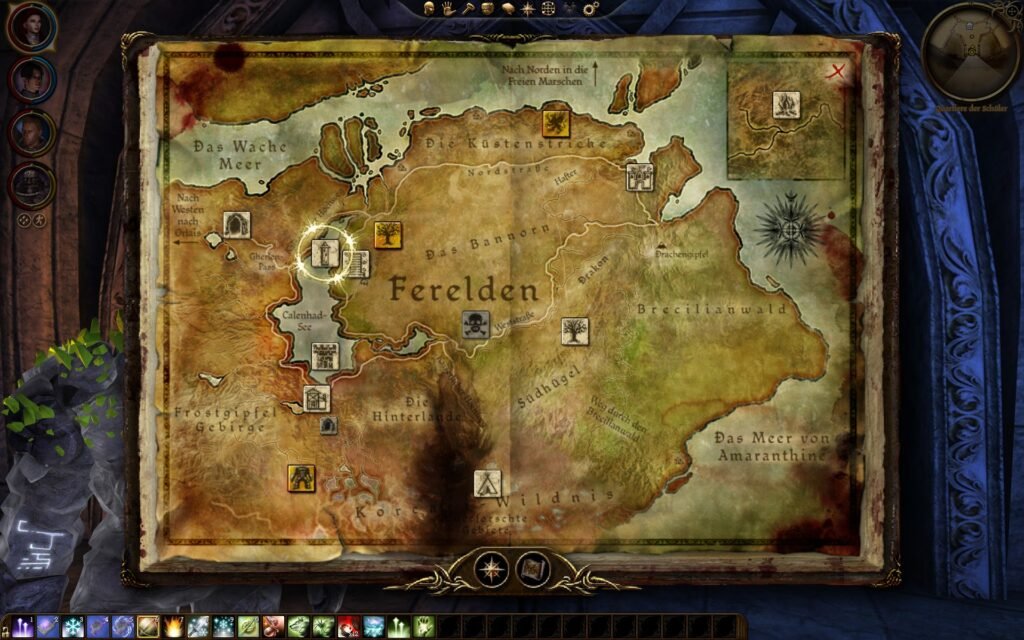This screenshot has width=1024, height=640.
Task: Click the book button below the map
Action: (x=532, y=570)
